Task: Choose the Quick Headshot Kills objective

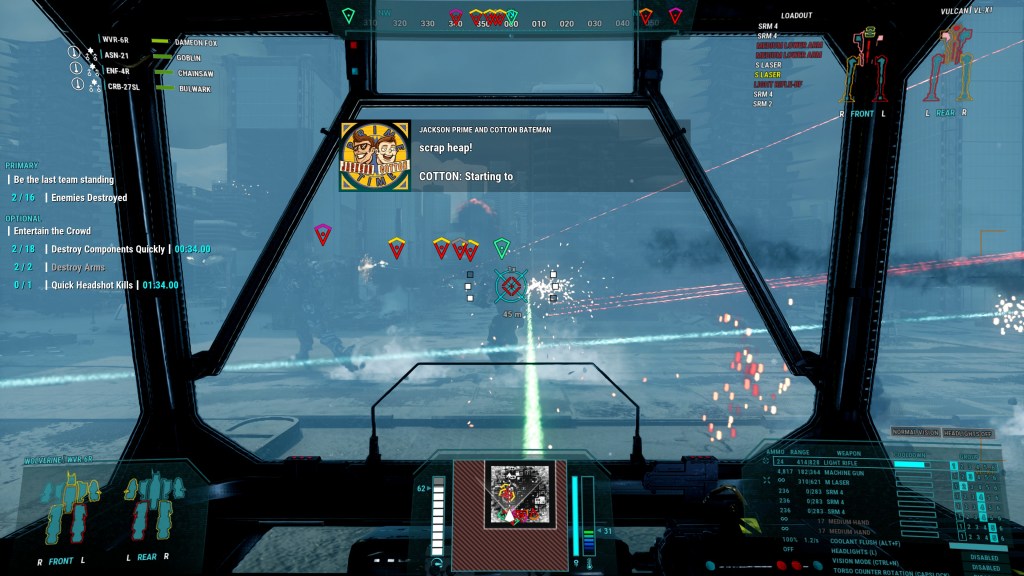Action: [x=92, y=285]
